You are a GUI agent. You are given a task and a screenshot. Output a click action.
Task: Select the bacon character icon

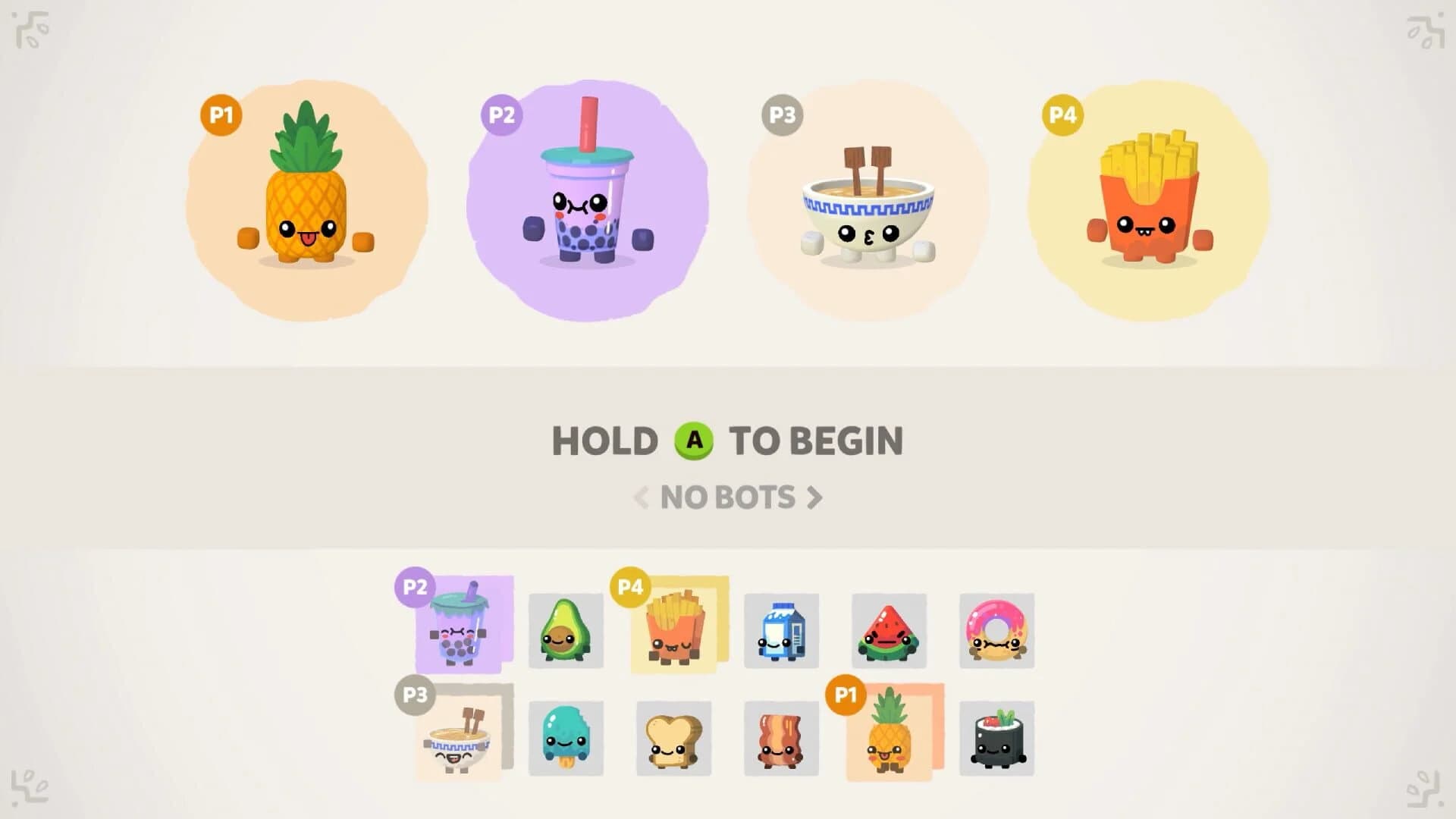[782, 738]
